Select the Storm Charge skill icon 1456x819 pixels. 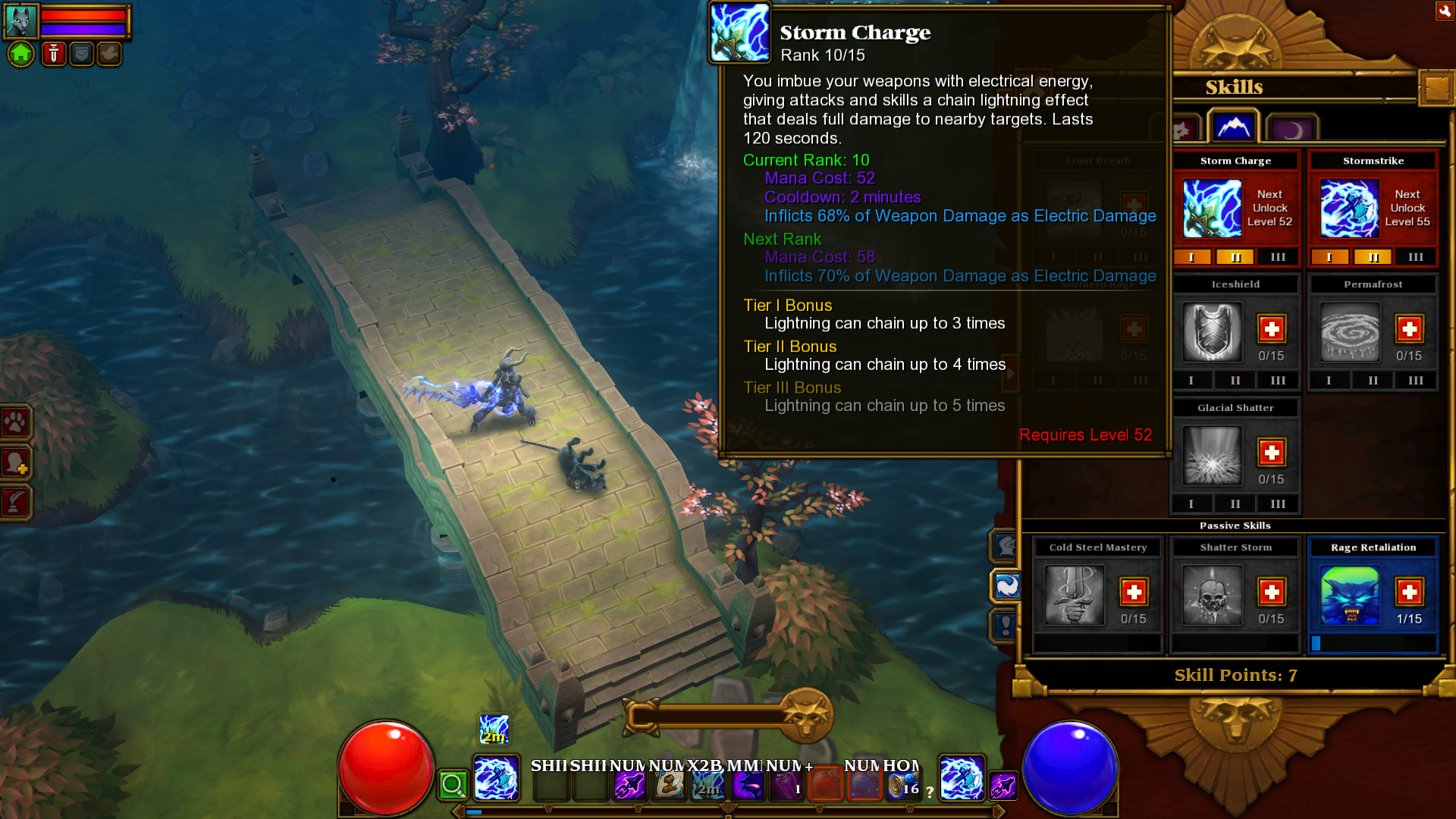[1212, 208]
